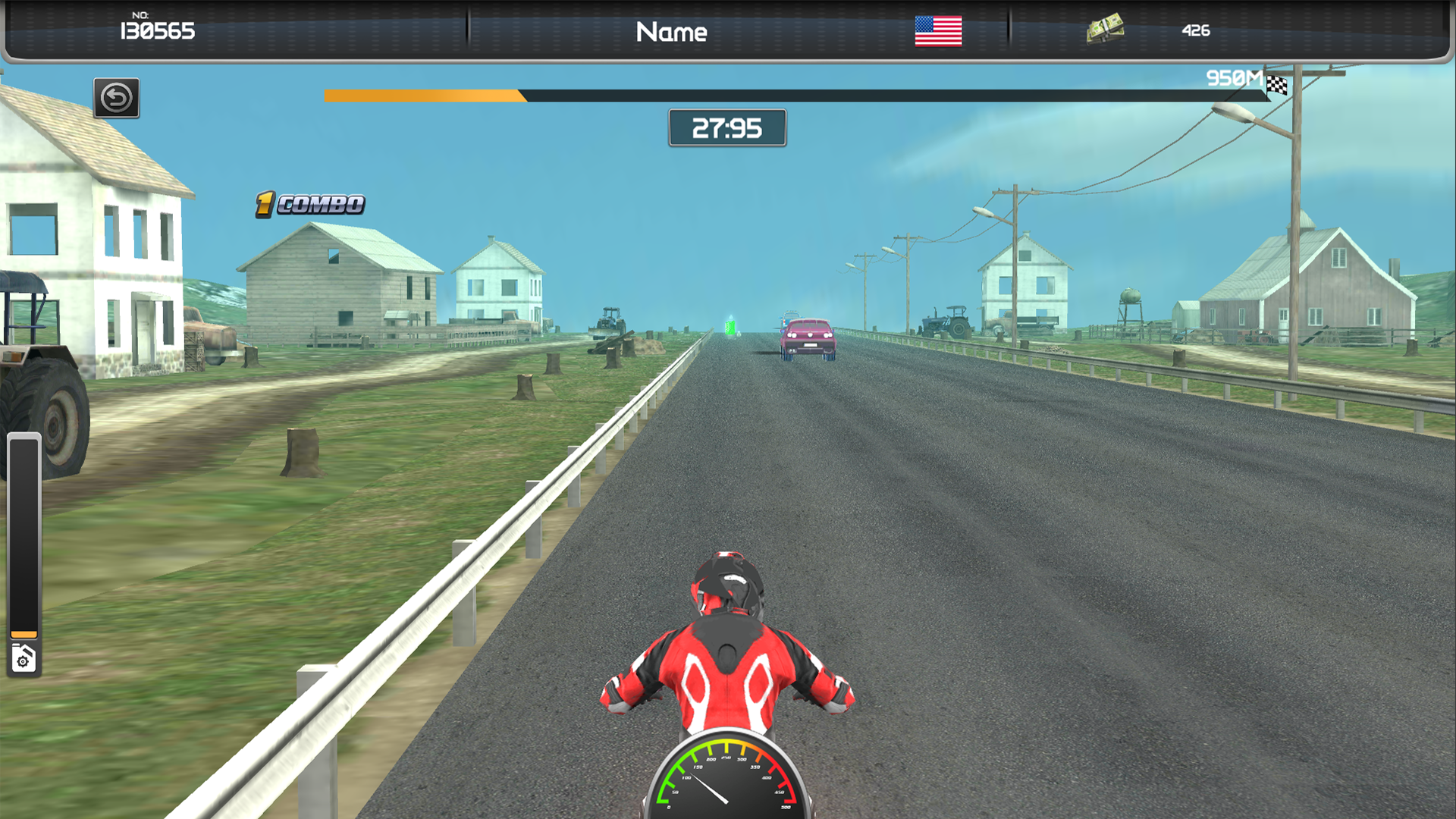Click the currency amount 426
This screenshot has width=1456, height=819.
coord(1197,32)
